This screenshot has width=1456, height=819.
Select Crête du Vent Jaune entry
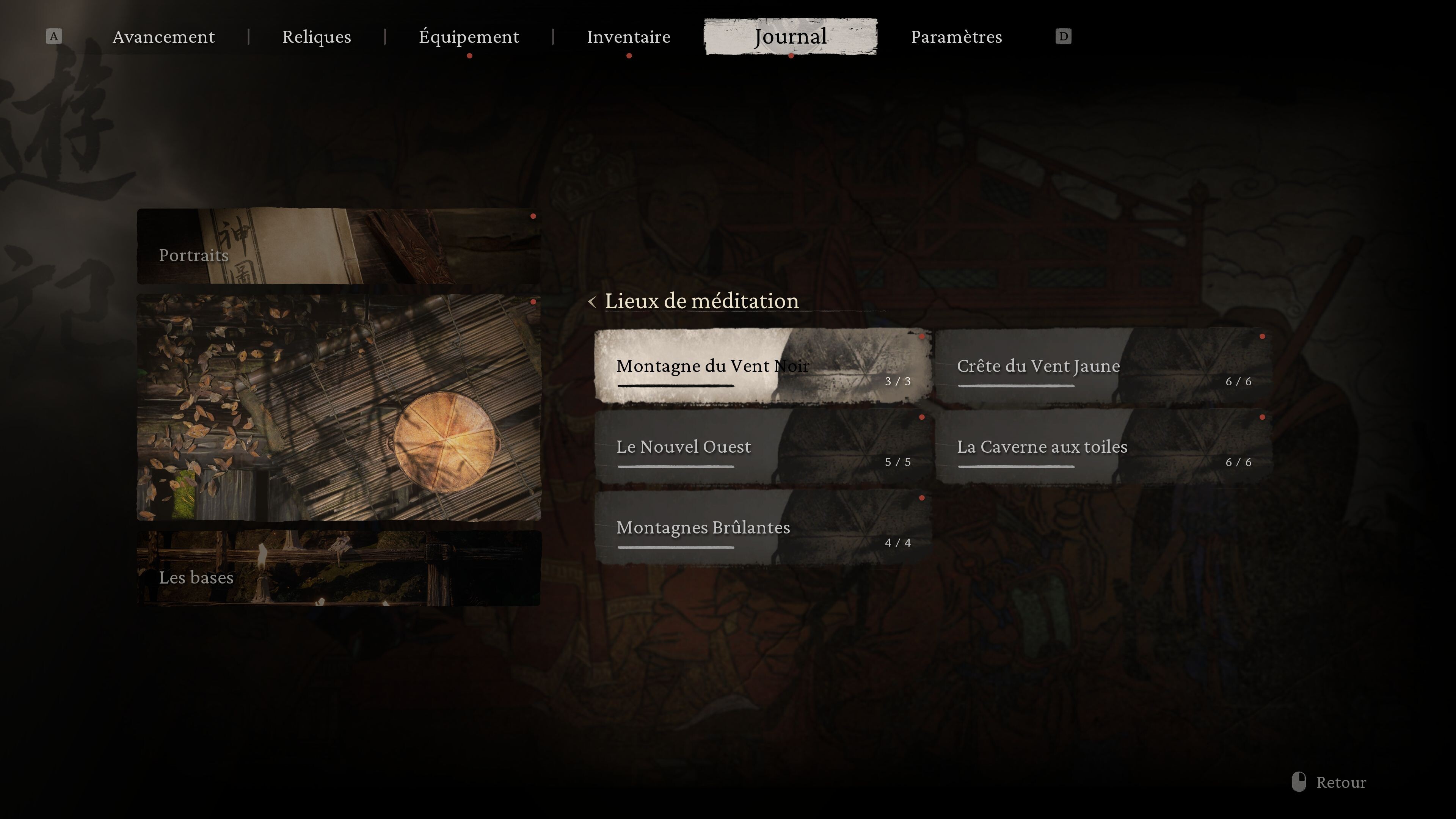click(1103, 366)
